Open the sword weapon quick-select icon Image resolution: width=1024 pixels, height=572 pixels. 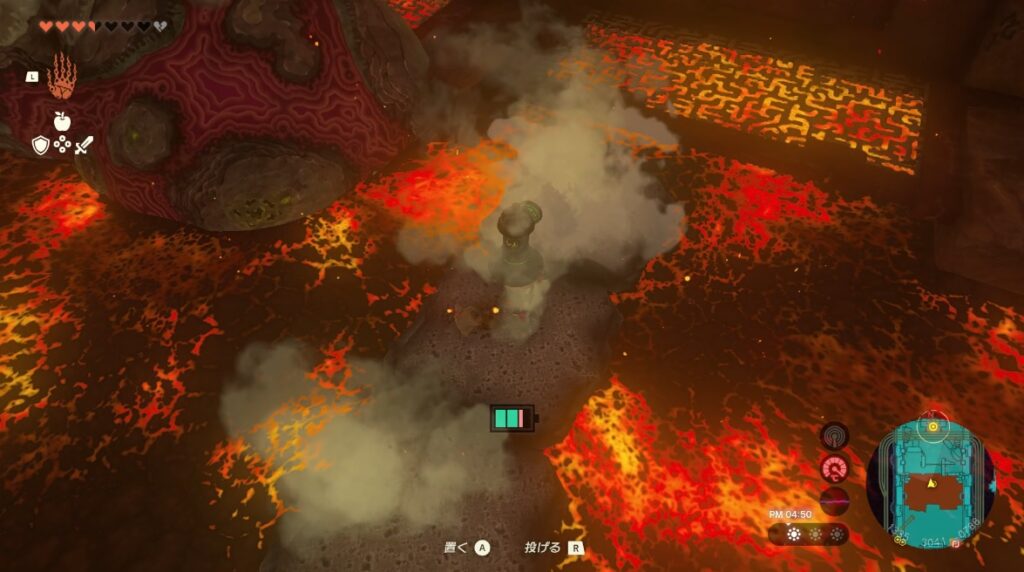(84, 146)
